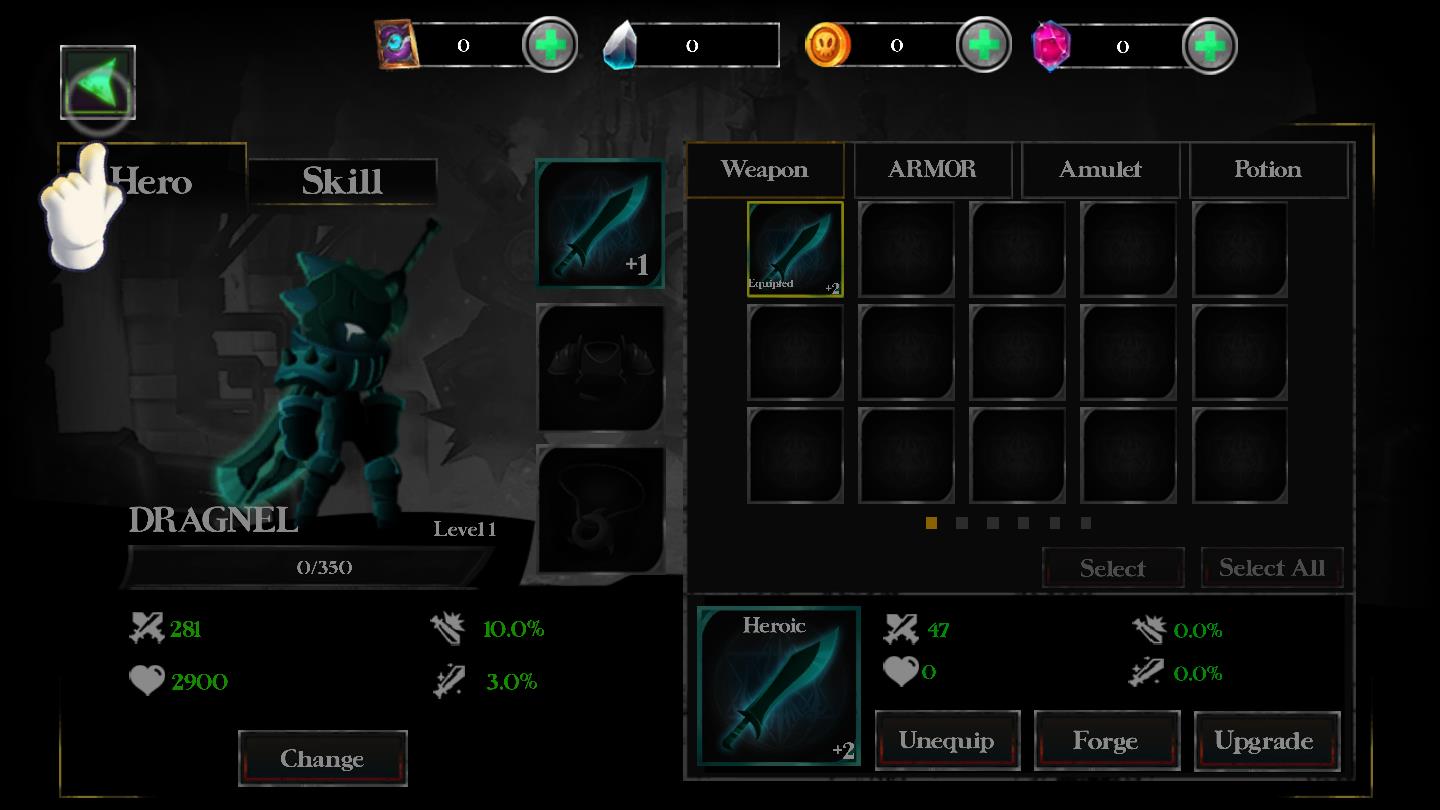This screenshot has width=1440, height=810.
Task: Switch to the ARMOR inventory tab
Action: click(932, 169)
